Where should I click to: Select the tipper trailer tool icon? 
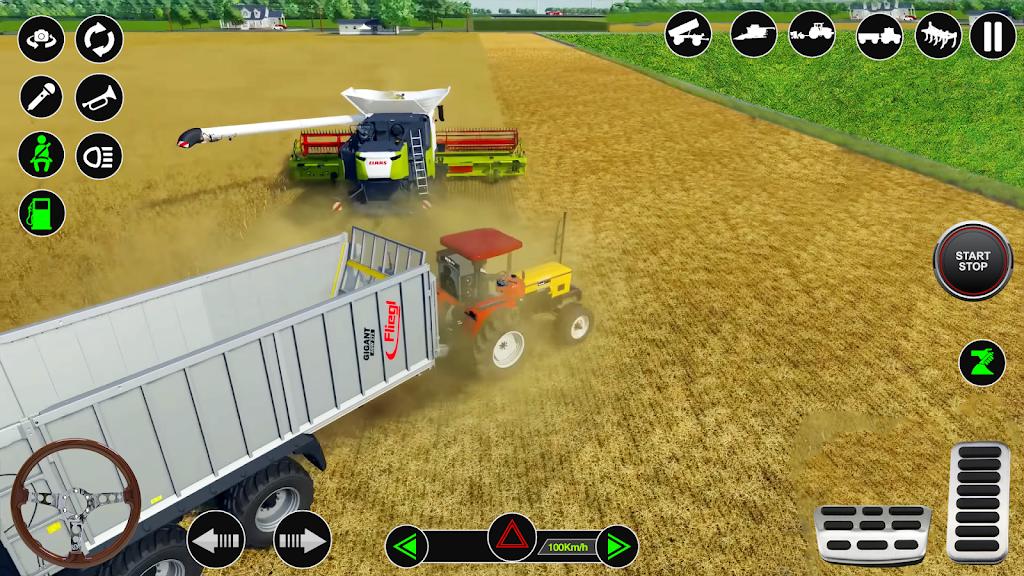(689, 35)
